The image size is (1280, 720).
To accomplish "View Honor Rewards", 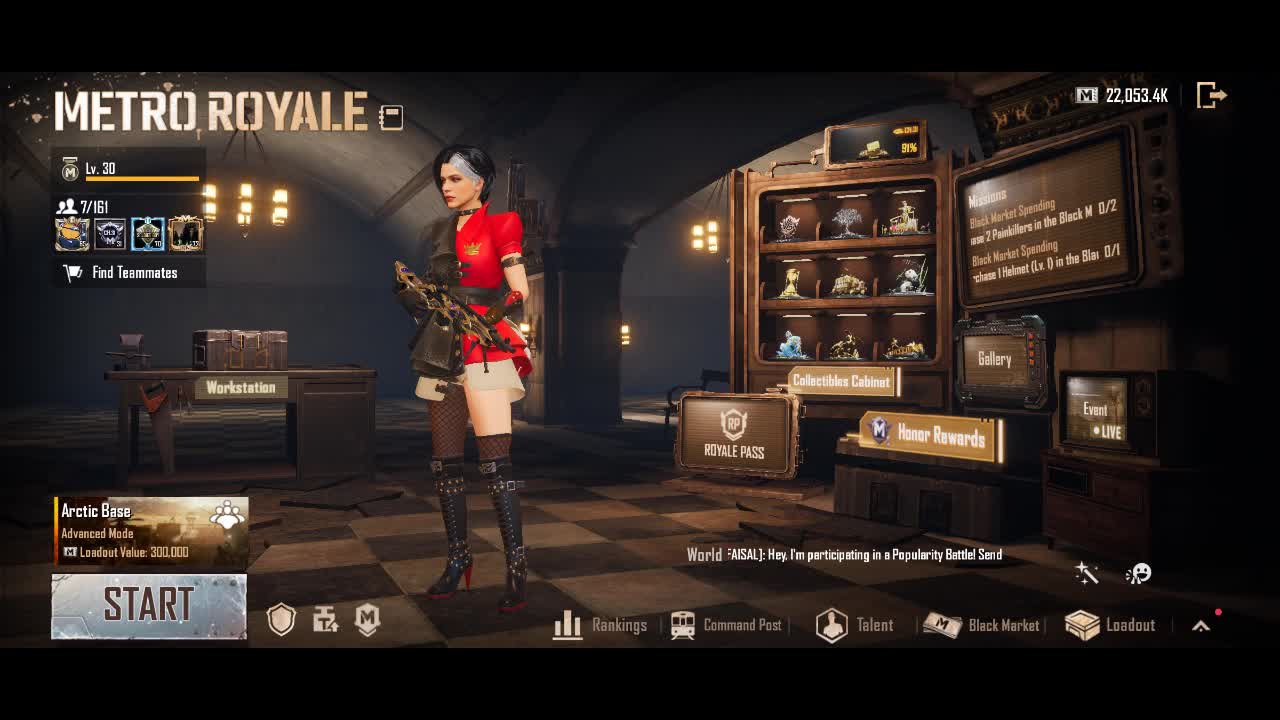I will point(930,434).
